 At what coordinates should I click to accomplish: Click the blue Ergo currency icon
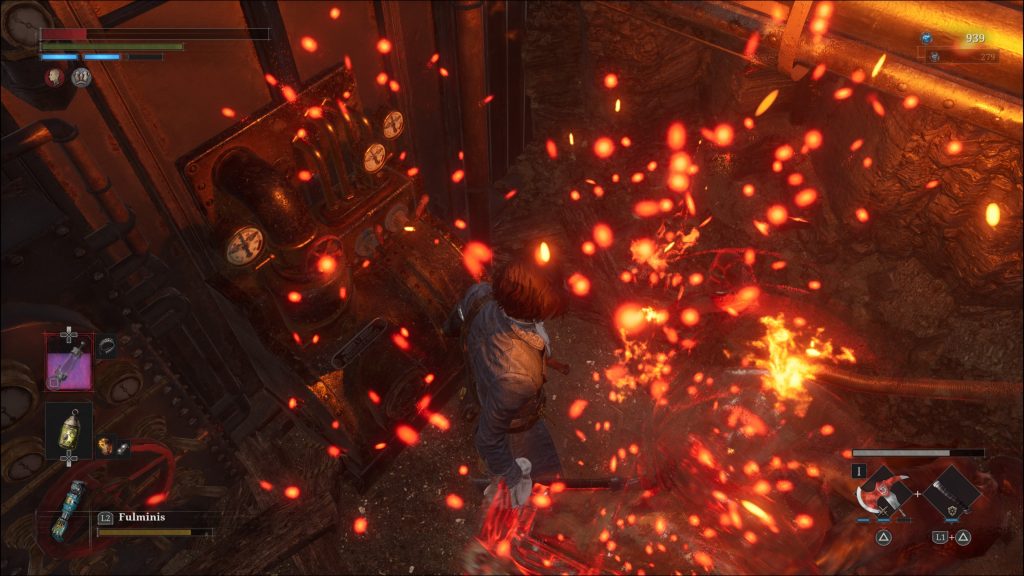927,38
